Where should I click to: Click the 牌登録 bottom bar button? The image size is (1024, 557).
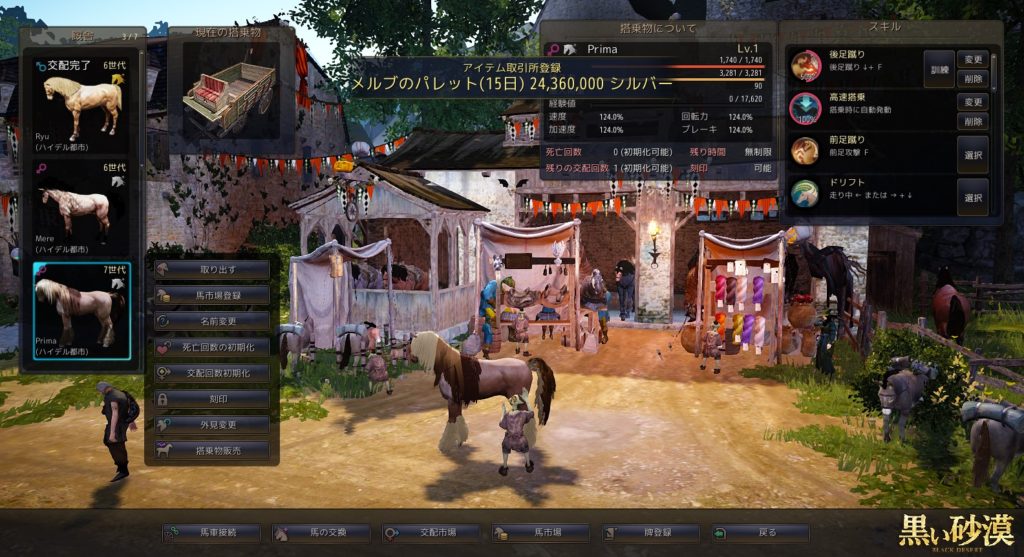(x=651, y=534)
